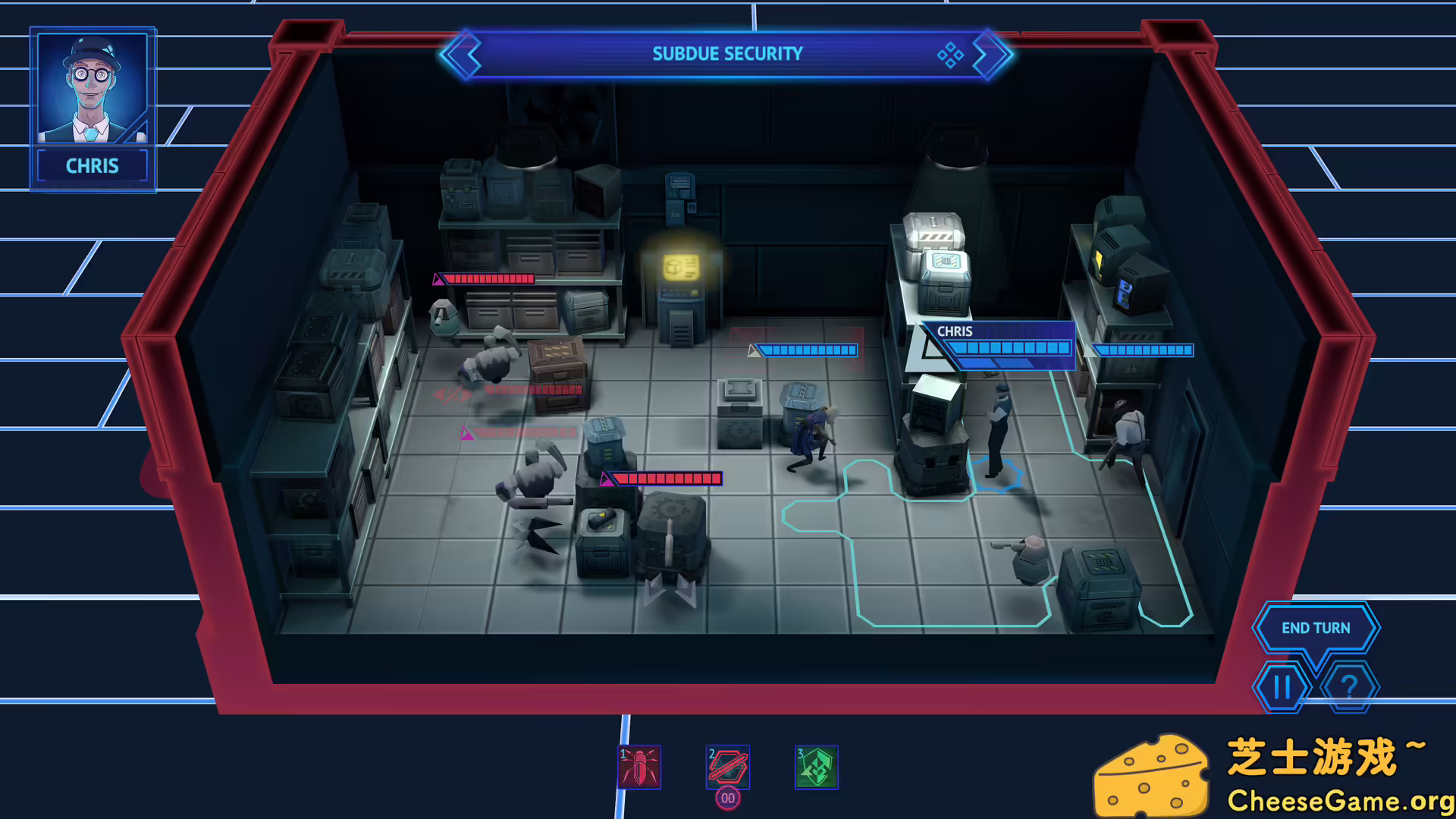Toggle the green defensive shield skill
The height and width of the screenshot is (819, 1456).
pos(816,767)
